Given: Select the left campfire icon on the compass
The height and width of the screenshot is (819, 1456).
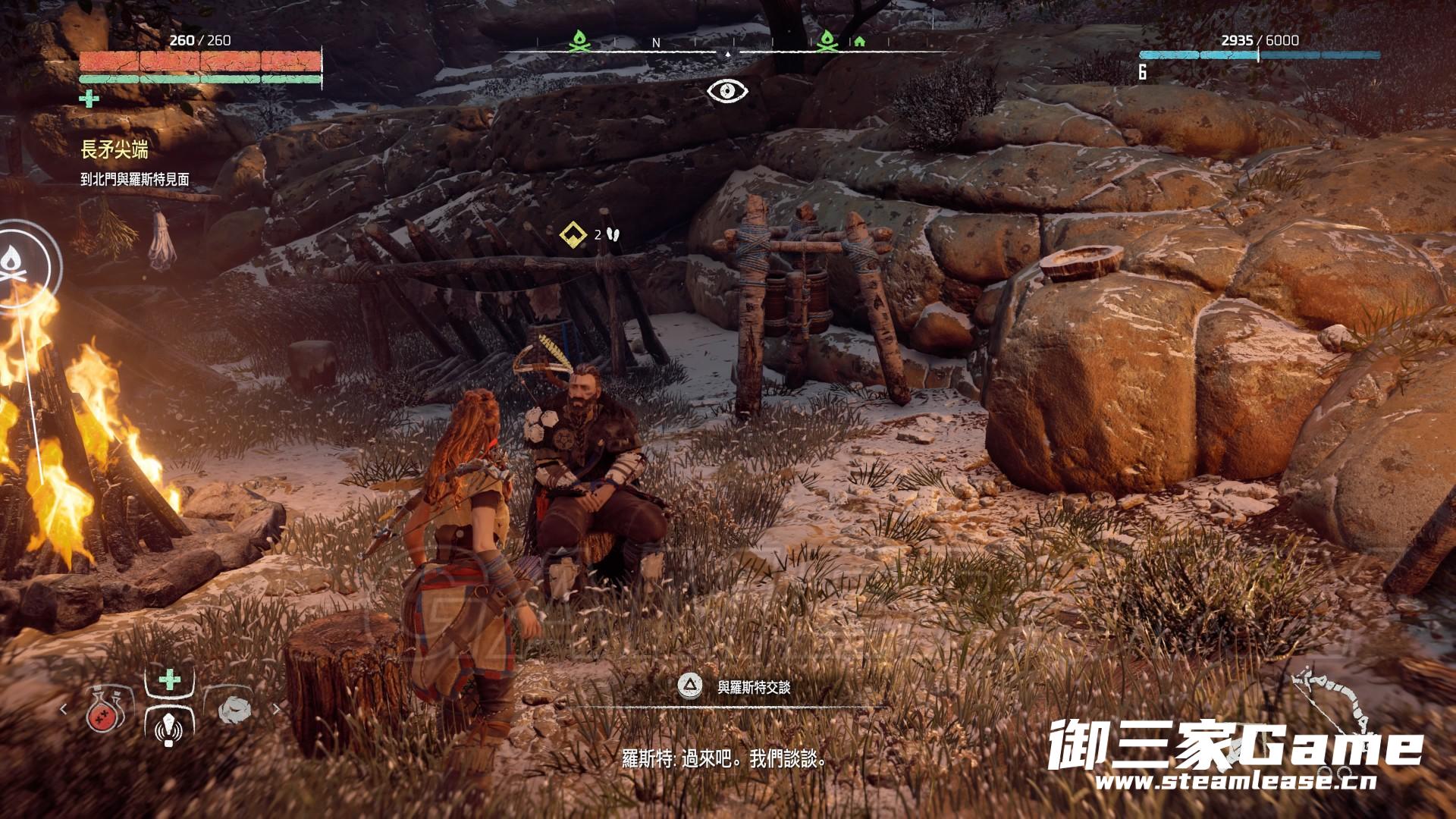Looking at the screenshot, I should (579, 42).
